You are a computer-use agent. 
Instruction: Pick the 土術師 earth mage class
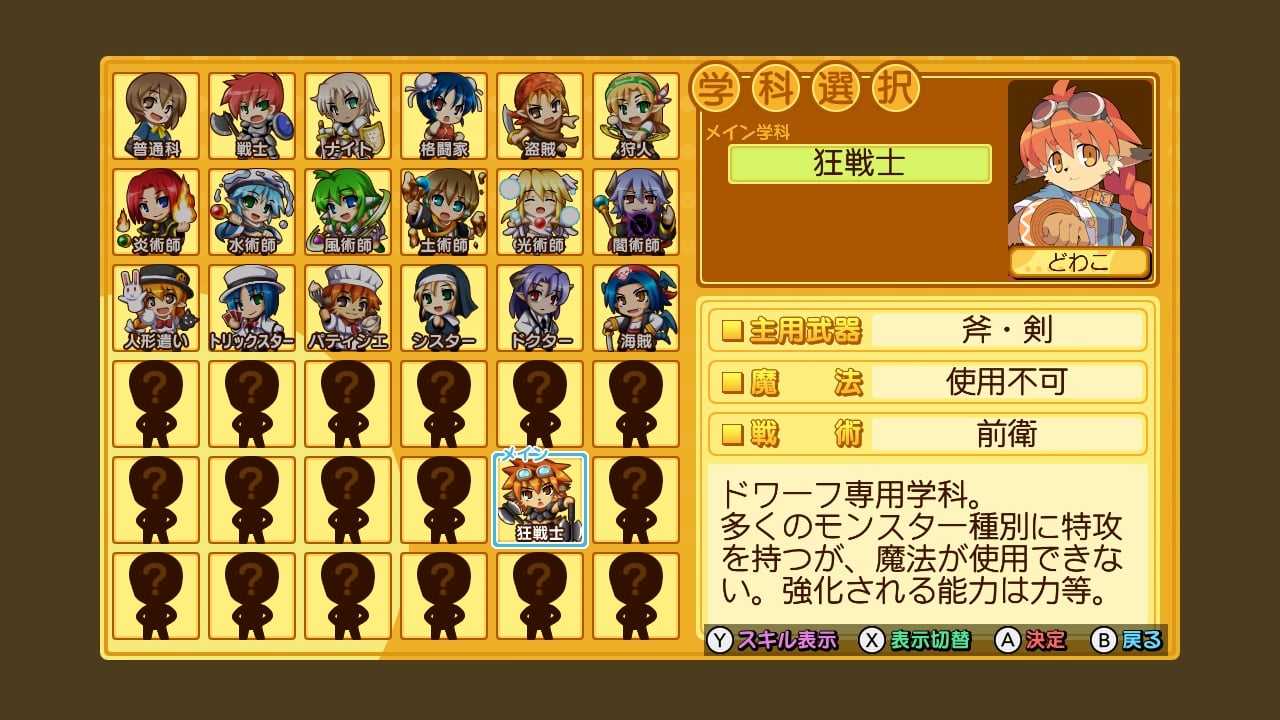[444, 212]
